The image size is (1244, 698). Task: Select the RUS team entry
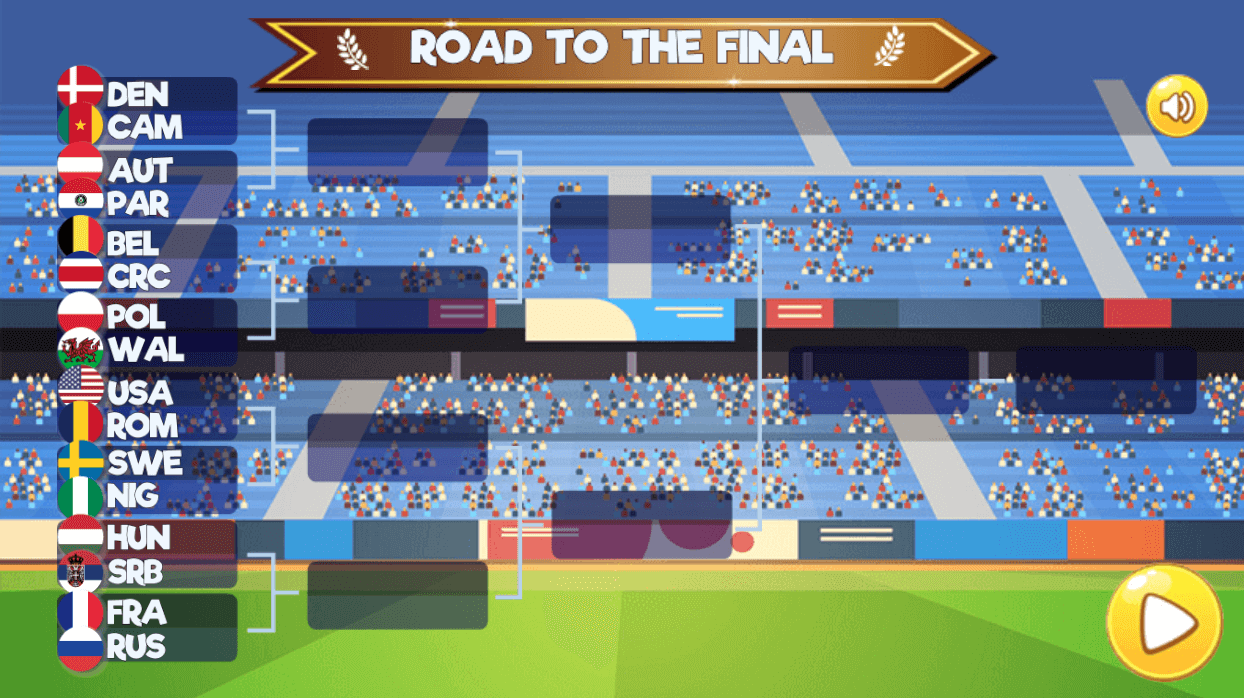(x=147, y=646)
